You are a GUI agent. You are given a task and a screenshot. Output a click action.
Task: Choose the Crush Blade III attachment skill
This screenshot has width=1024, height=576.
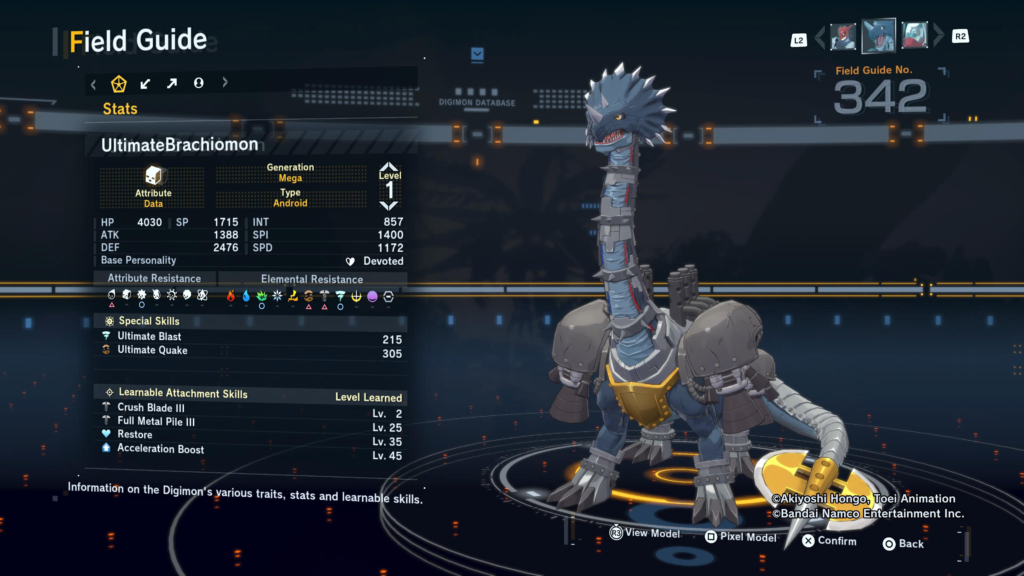point(252,408)
